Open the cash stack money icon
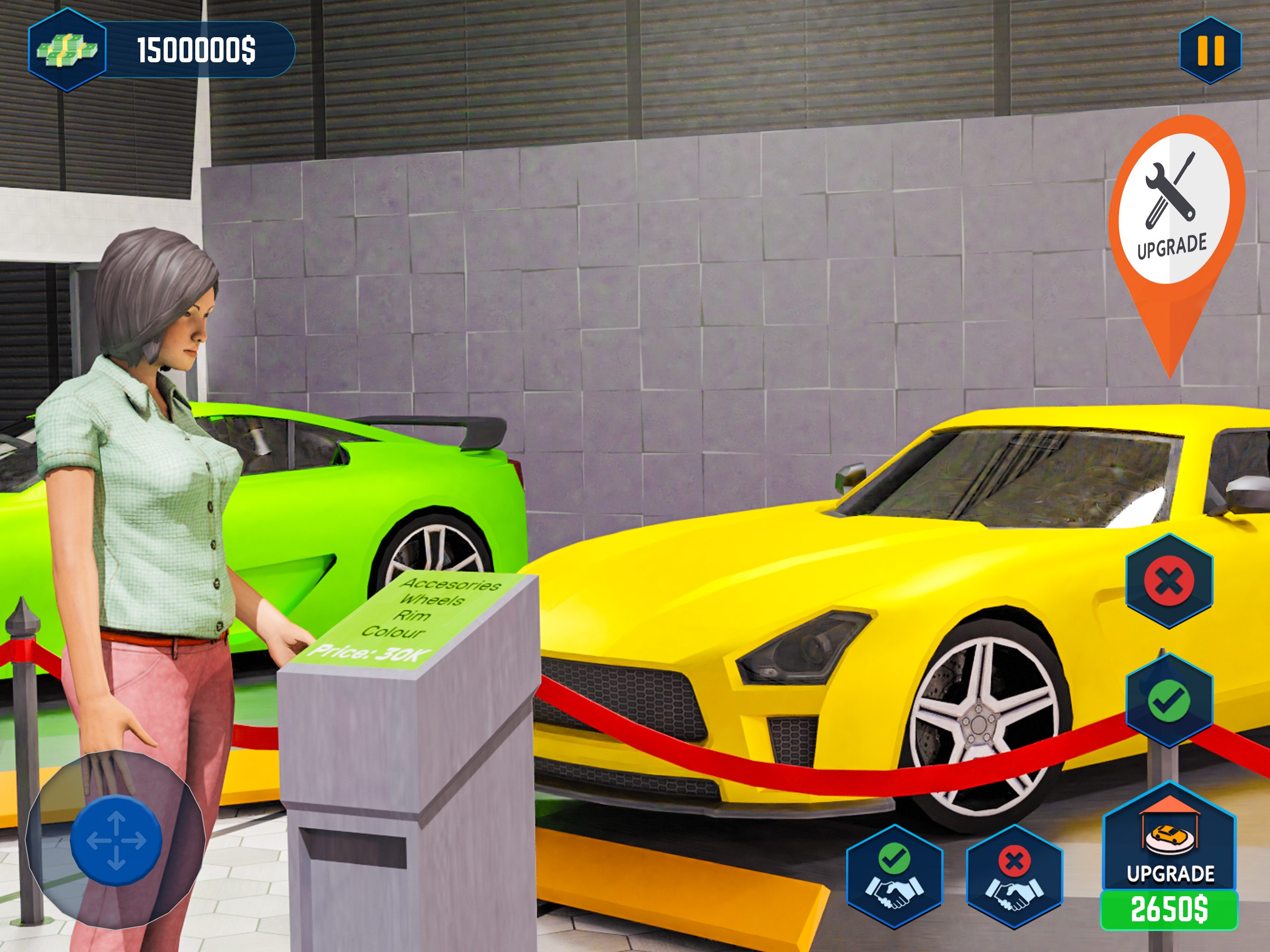1270x952 pixels. [x=67, y=50]
